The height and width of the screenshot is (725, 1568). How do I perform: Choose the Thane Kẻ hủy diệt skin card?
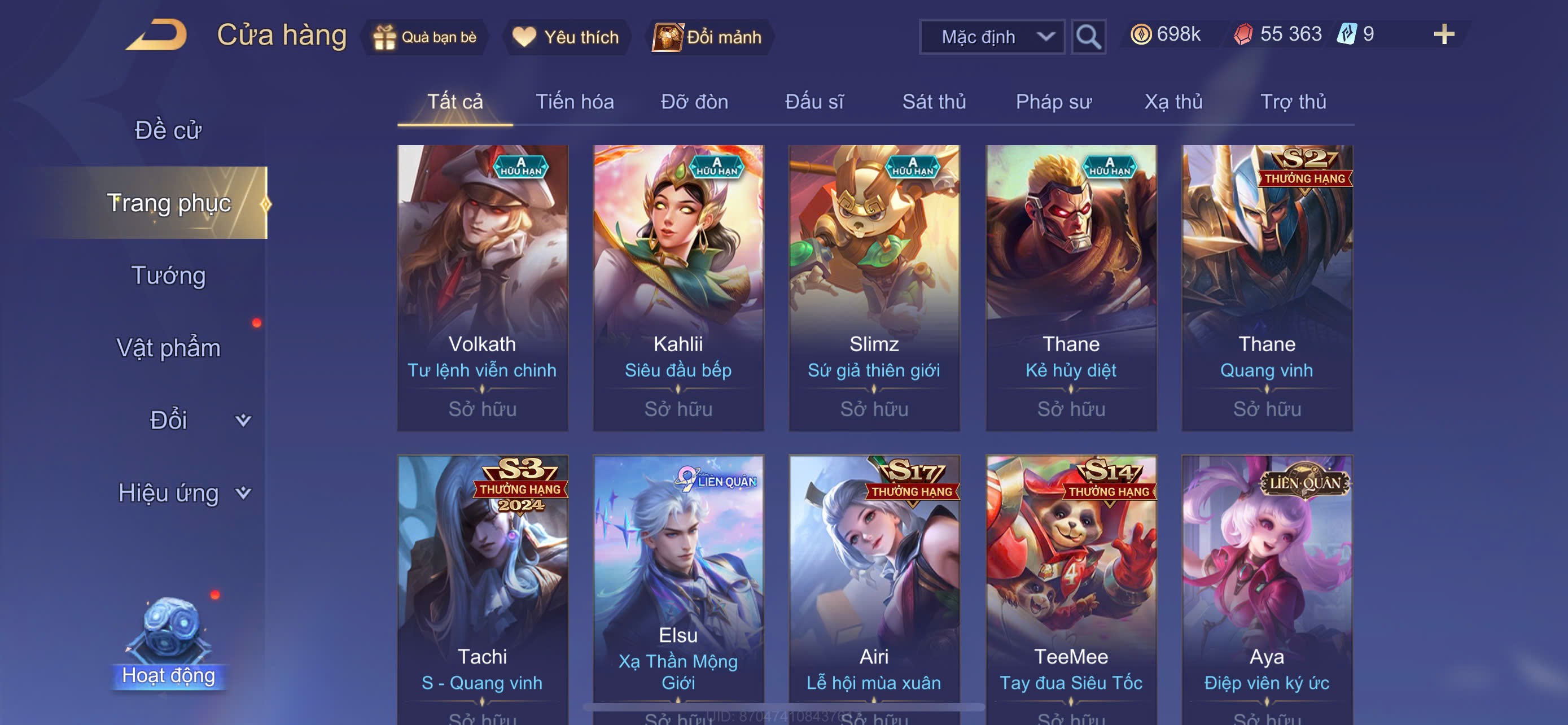(1071, 287)
